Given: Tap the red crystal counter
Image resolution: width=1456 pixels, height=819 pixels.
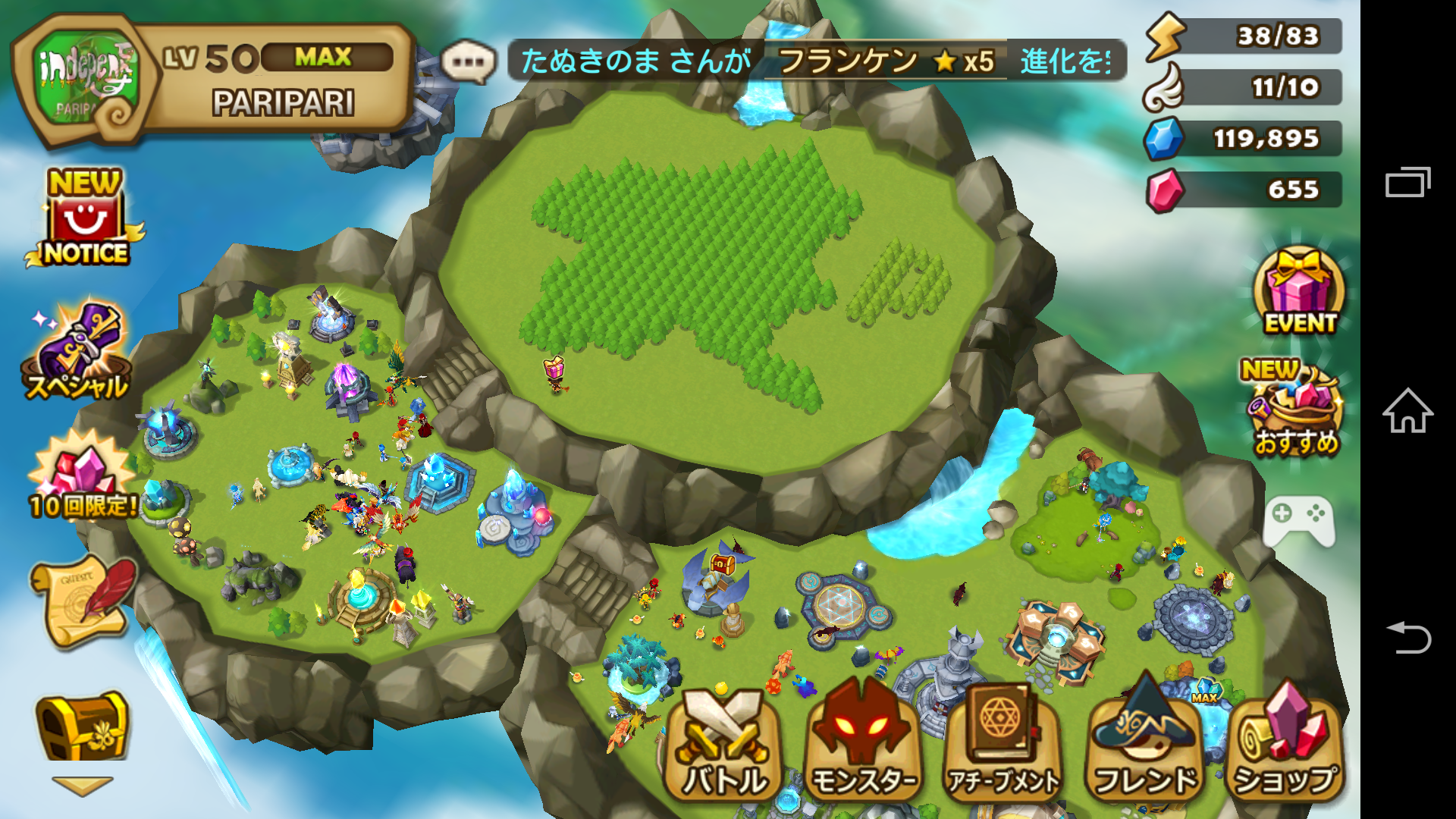Looking at the screenshot, I should click(1244, 190).
